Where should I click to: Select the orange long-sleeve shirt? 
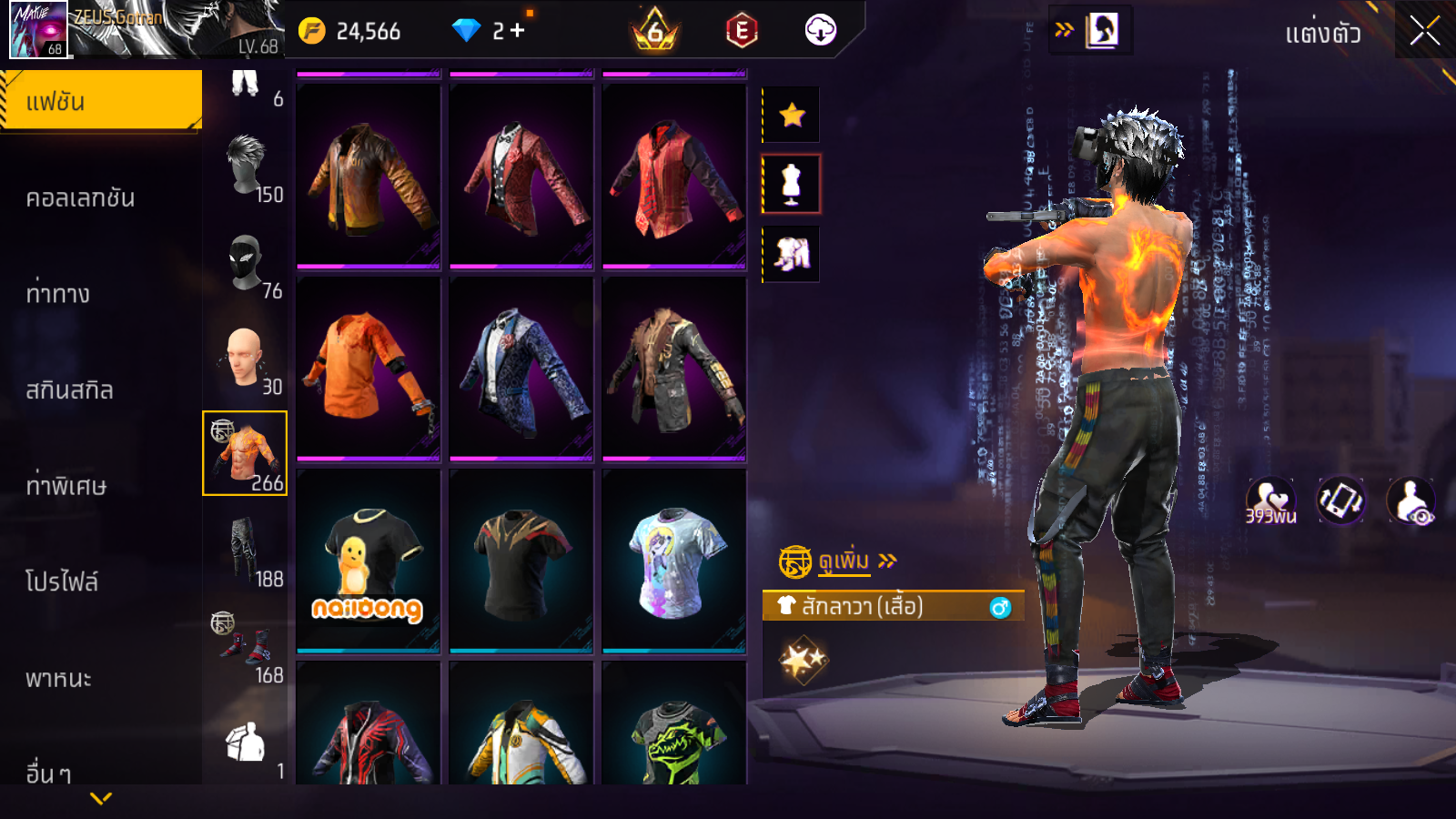tap(369, 369)
